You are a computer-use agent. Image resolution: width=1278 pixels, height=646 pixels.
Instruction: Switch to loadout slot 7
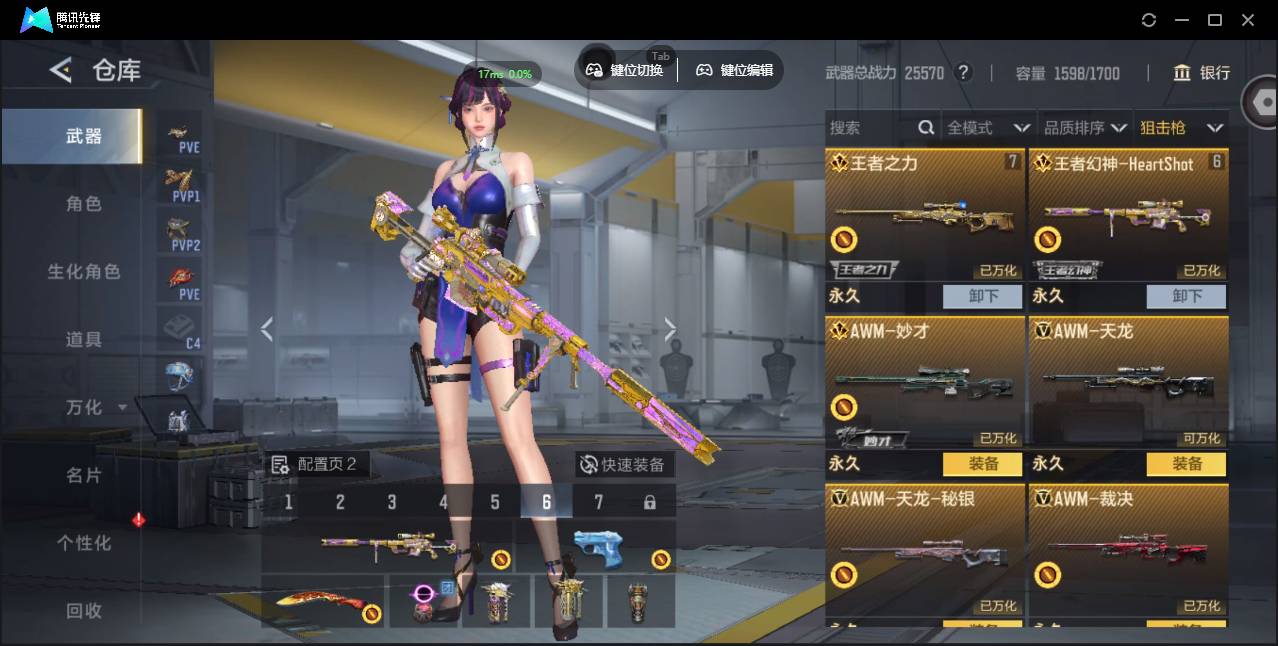point(598,502)
